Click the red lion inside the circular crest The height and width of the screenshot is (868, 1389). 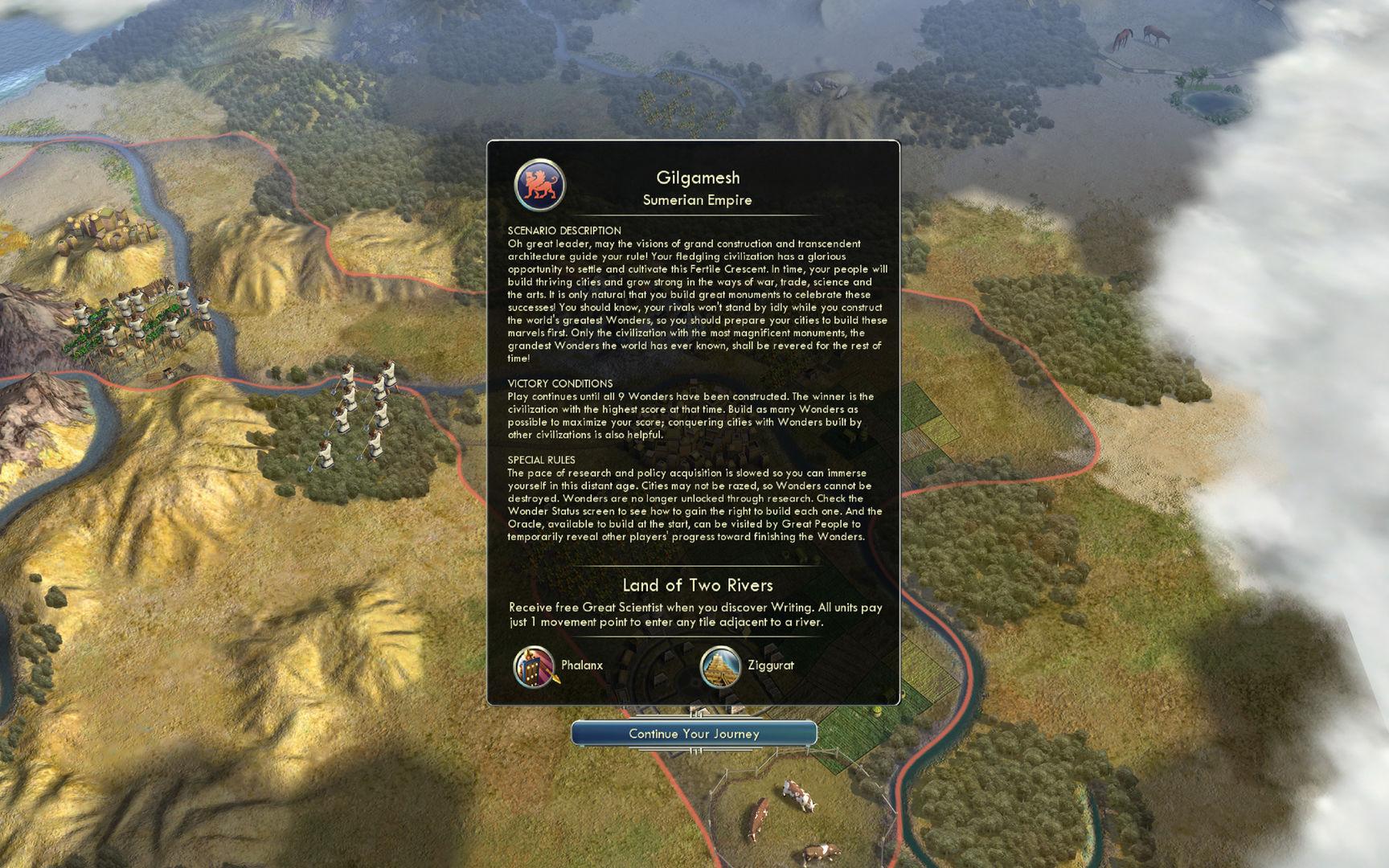539,182
